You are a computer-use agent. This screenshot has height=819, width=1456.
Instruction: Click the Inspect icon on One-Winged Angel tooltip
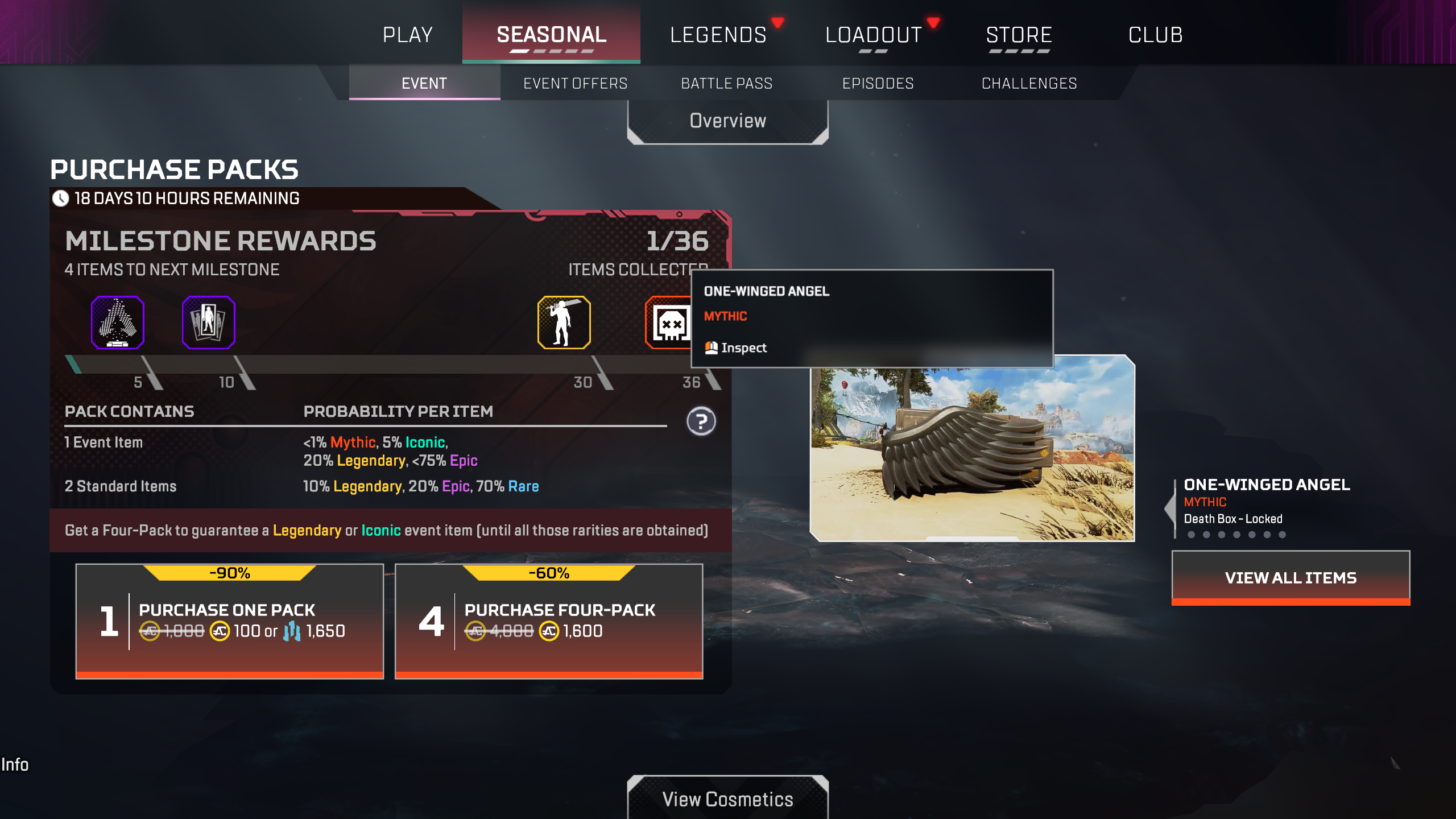pyautogui.click(x=710, y=347)
